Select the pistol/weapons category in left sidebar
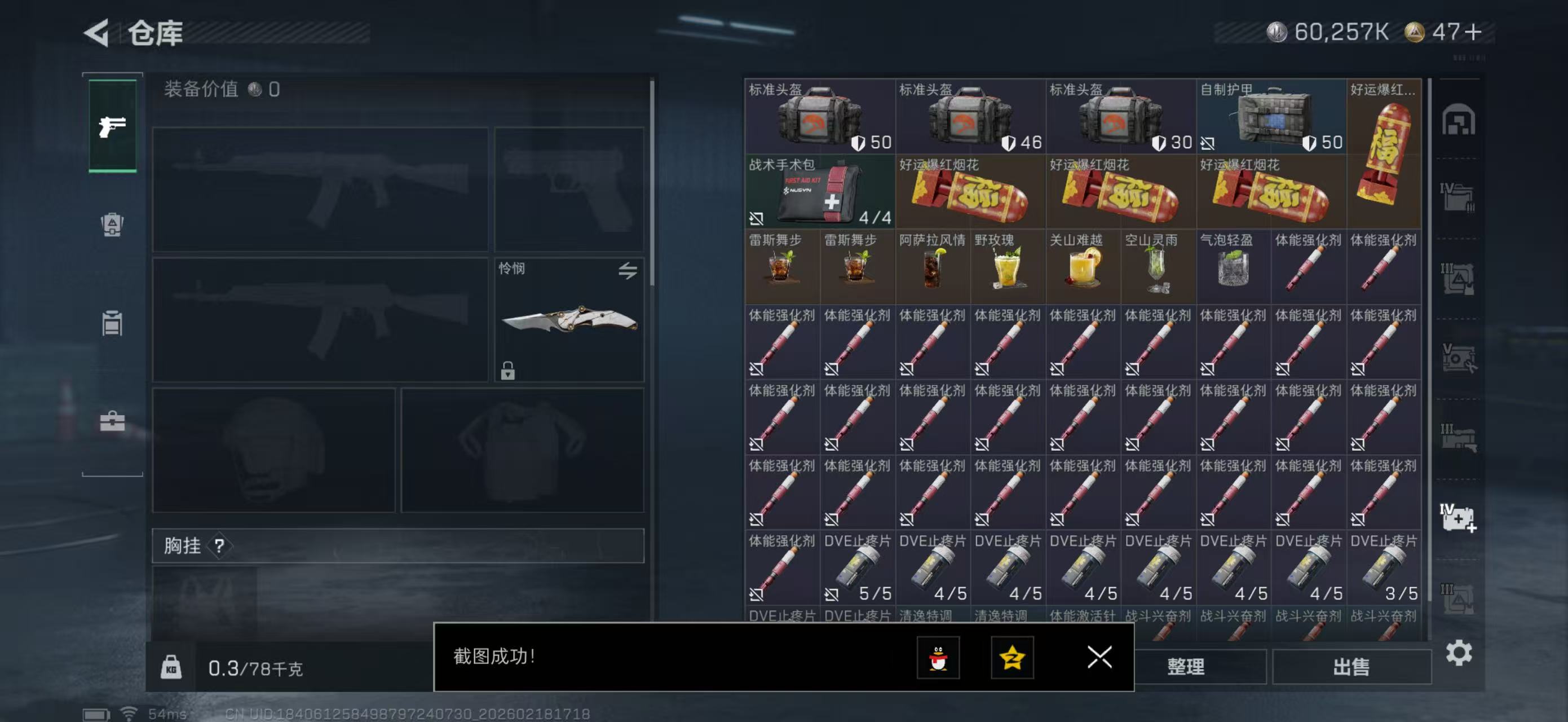The image size is (1568, 722). tap(112, 125)
